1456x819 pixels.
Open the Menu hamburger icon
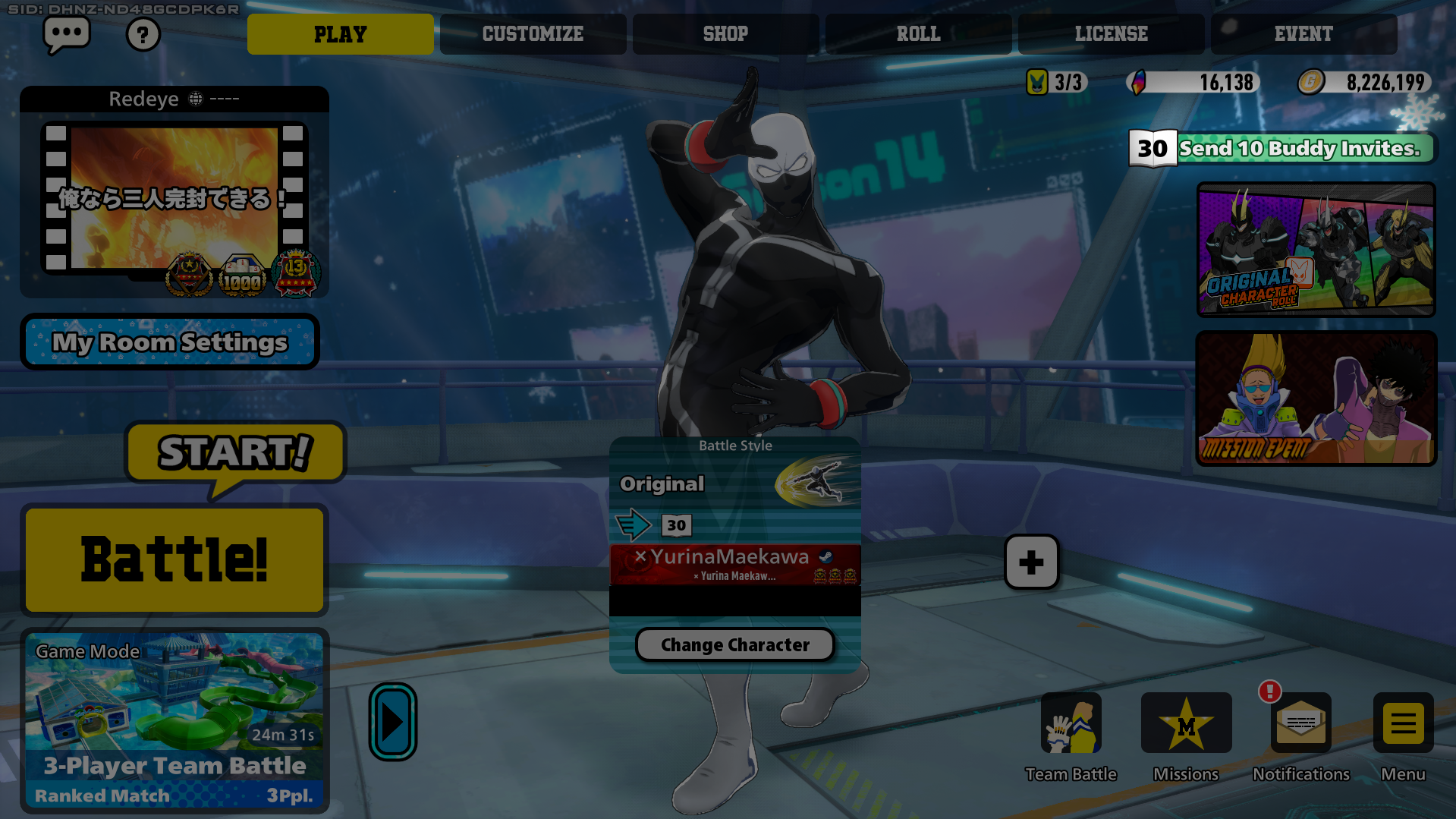(x=1403, y=723)
